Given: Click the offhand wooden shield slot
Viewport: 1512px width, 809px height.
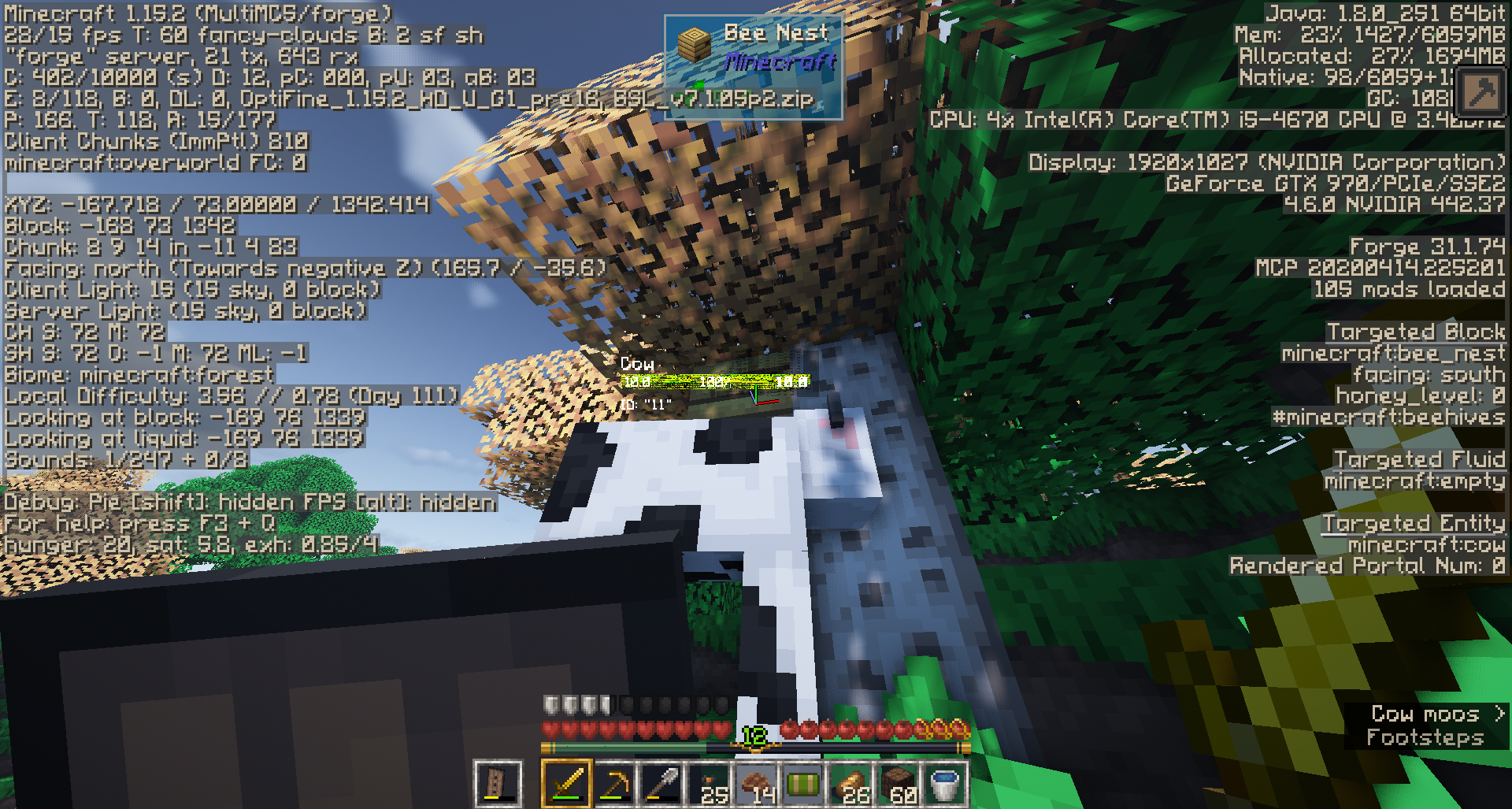Looking at the screenshot, I should coord(498,784).
